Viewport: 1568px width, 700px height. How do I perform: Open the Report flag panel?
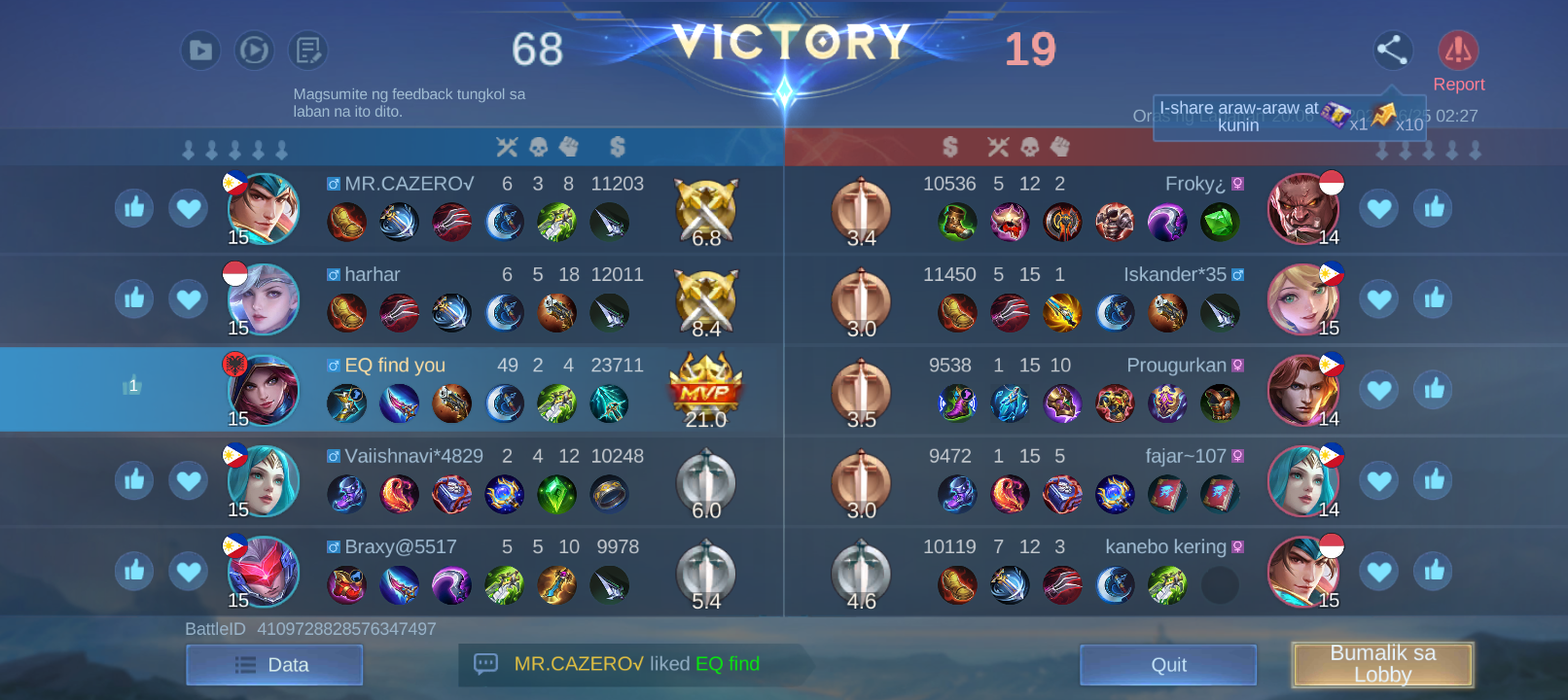1459,49
